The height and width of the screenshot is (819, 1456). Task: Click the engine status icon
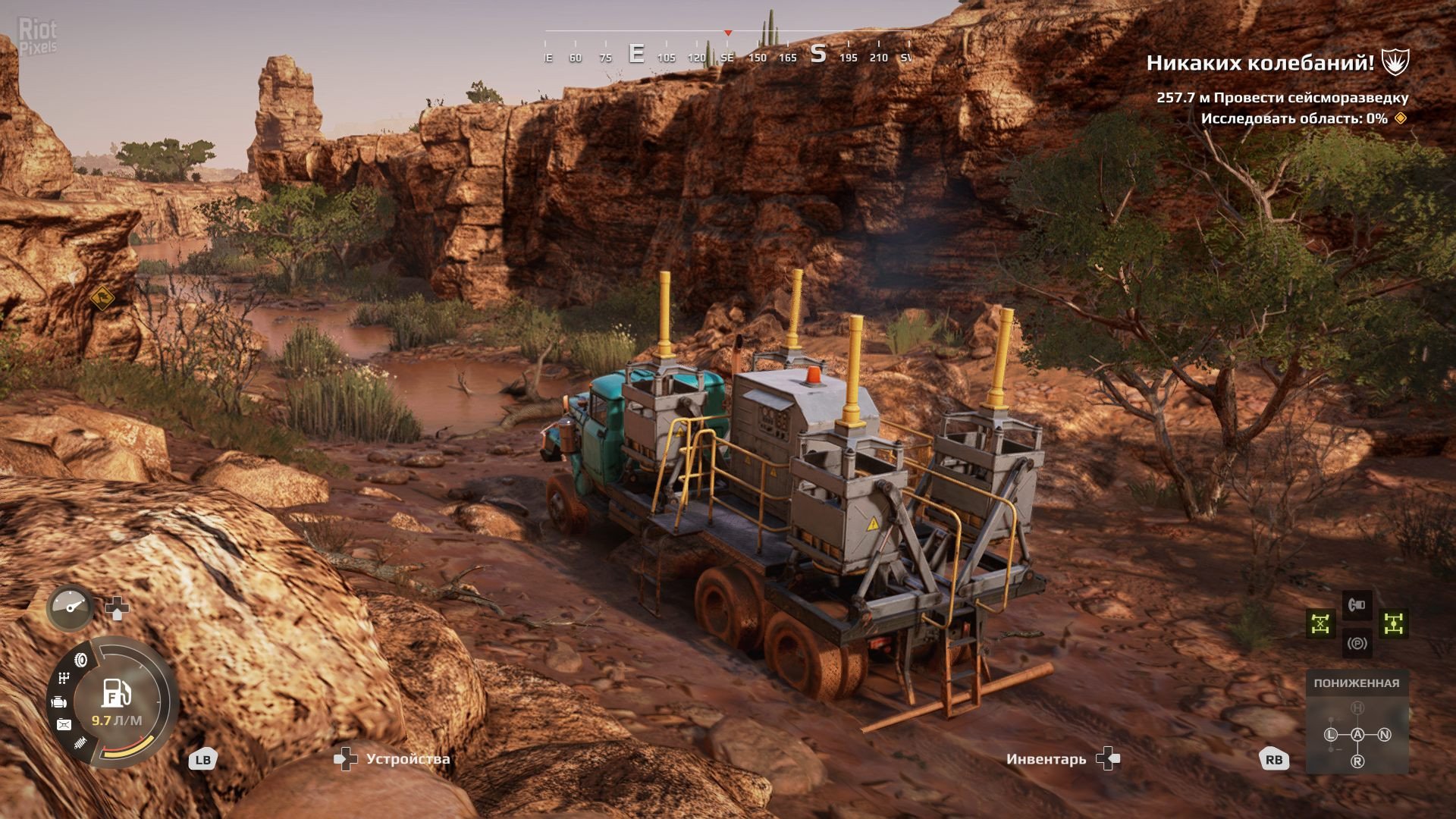(59, 702)
